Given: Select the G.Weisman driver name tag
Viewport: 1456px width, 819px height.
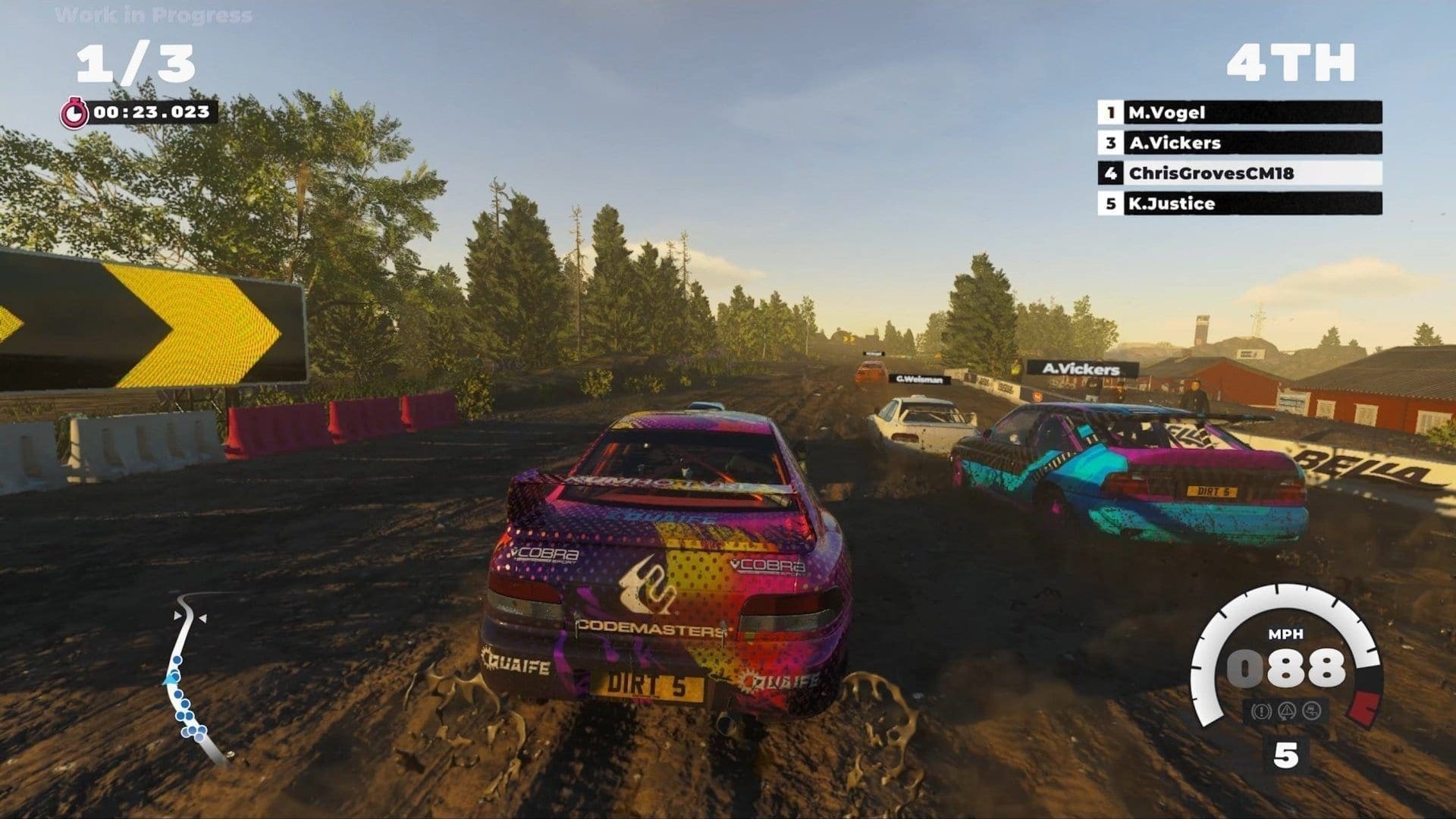Looking at the screenshot, I should coord(919,379).
